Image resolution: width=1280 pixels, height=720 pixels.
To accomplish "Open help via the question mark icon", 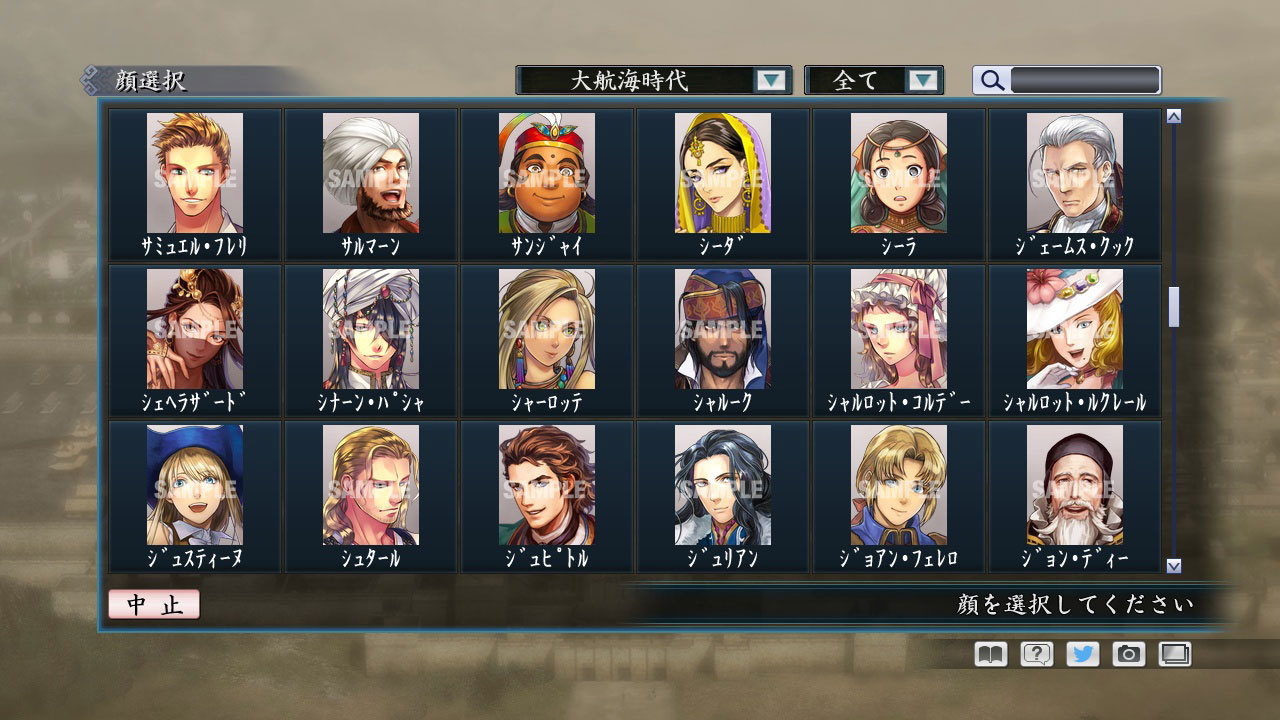I will click(1035, 654).
